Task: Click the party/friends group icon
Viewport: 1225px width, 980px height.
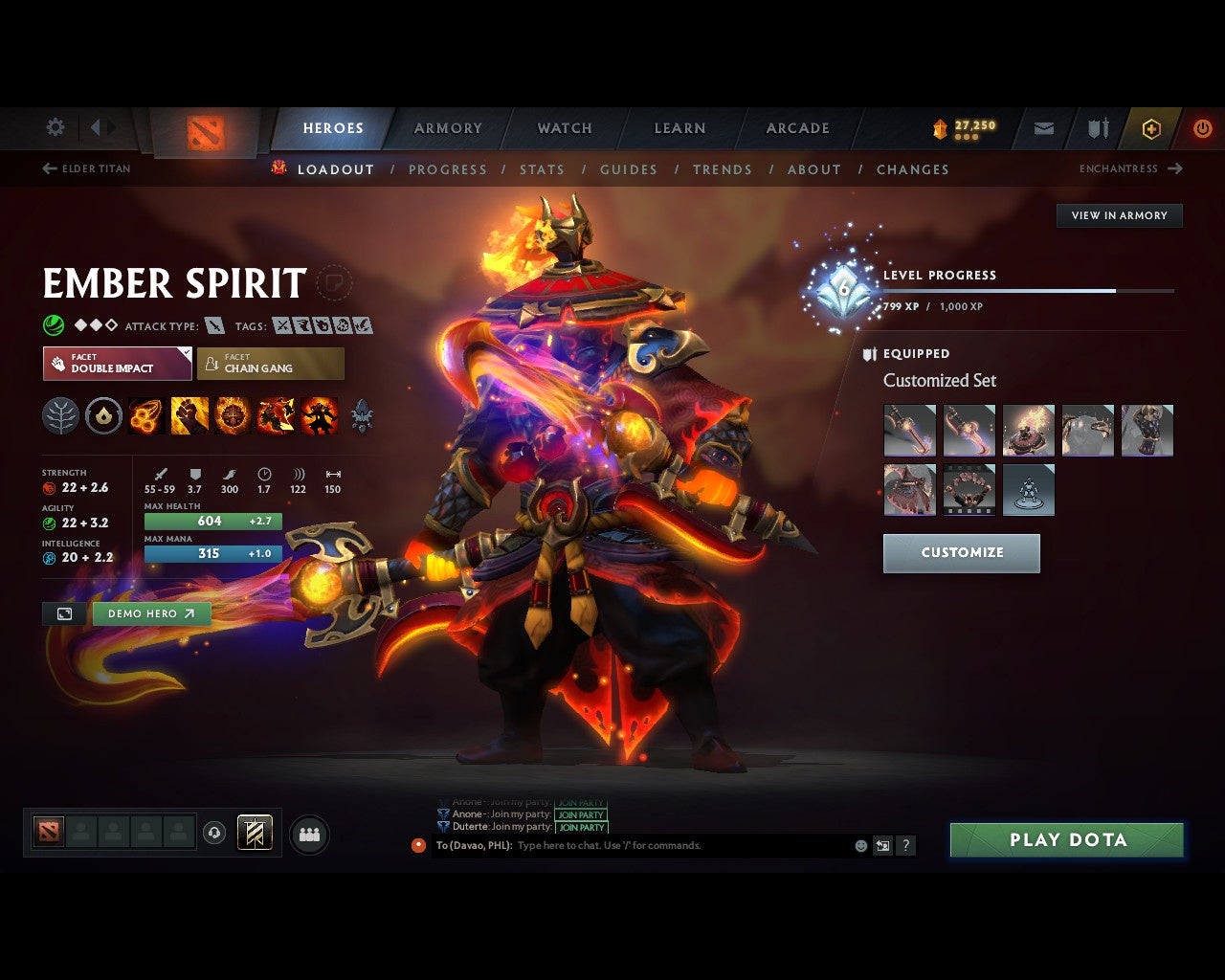Action: 308,833
